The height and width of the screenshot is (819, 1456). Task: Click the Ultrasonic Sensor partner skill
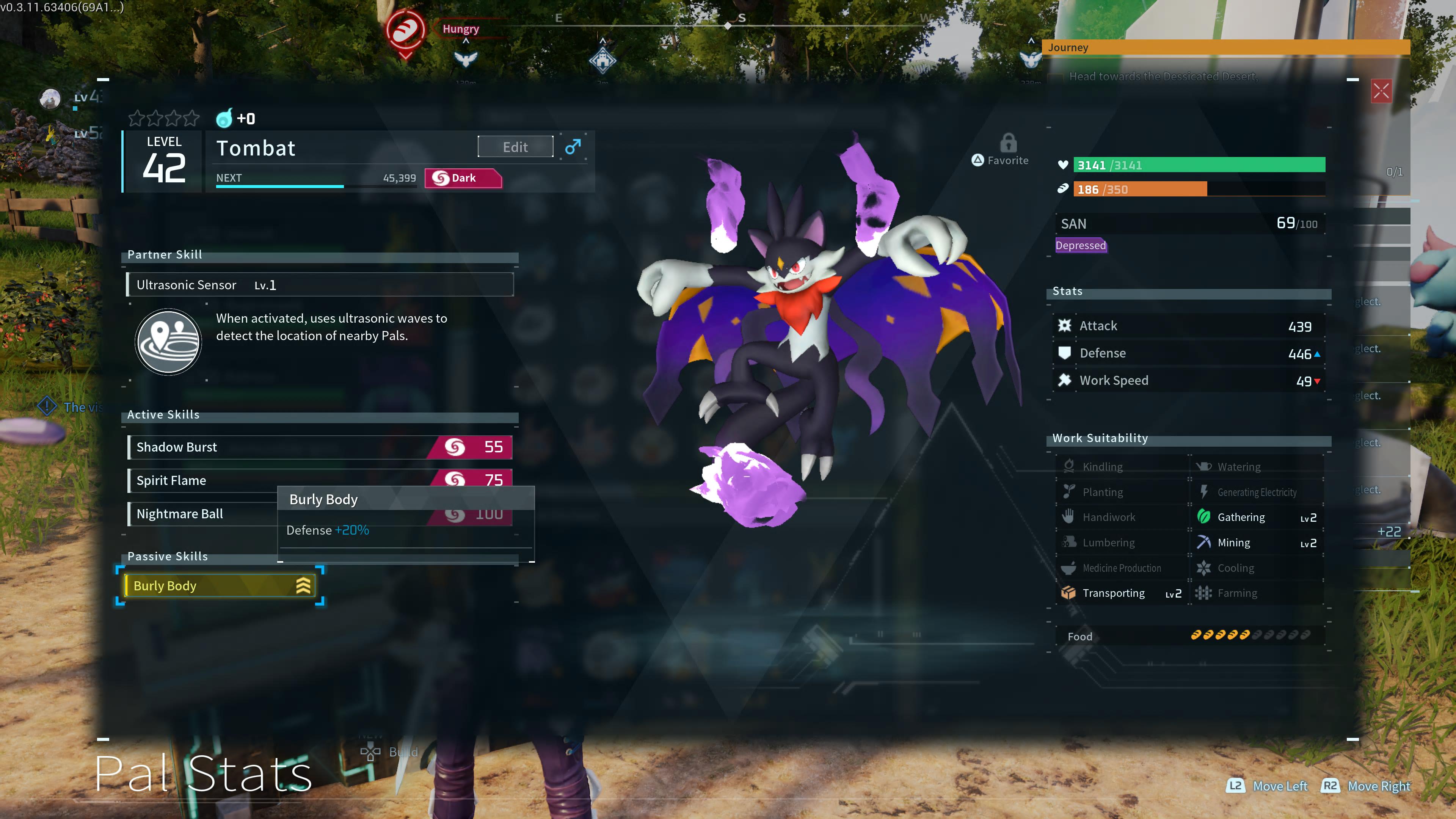point(319,285)
